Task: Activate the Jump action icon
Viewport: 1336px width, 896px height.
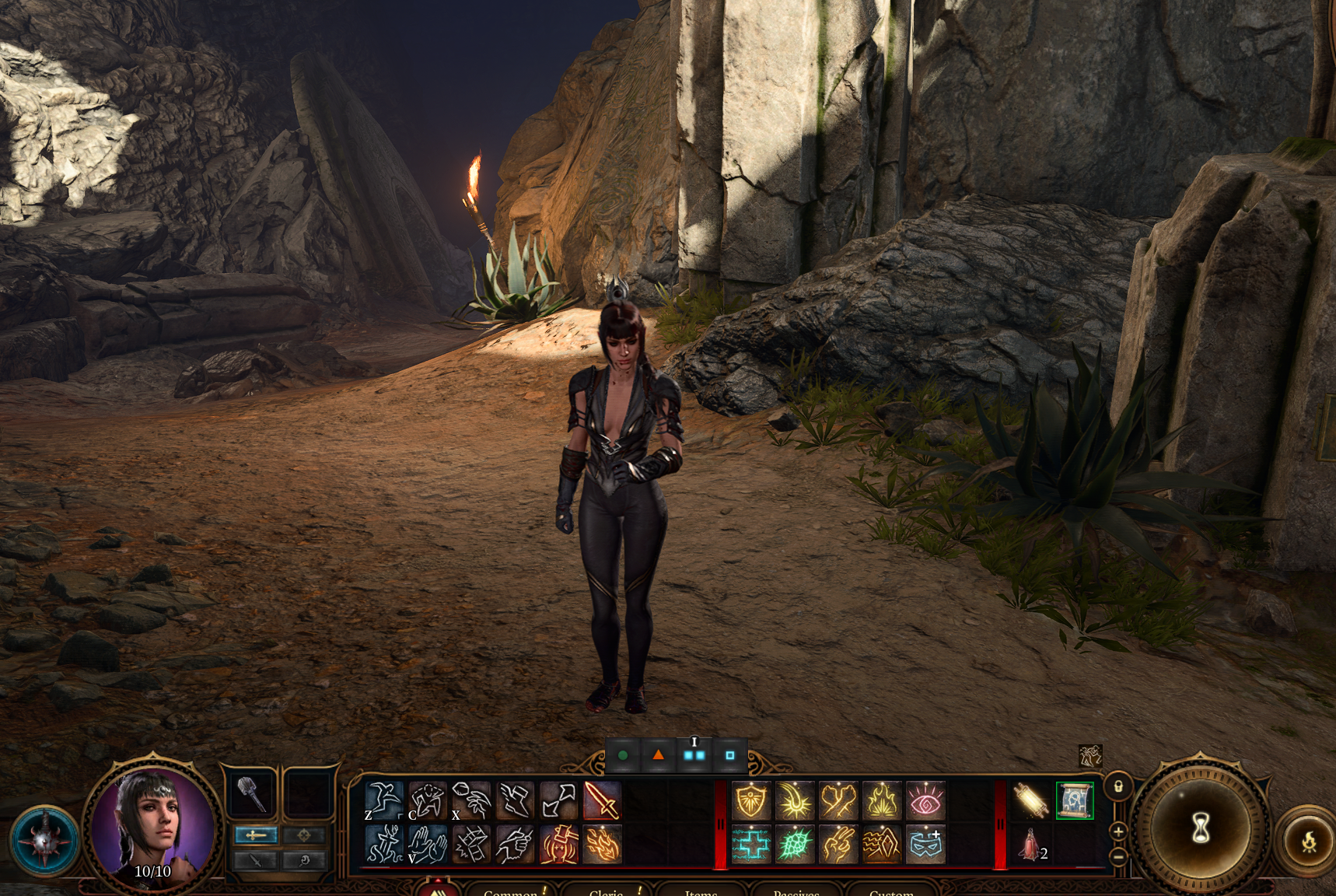Action: [x=384, y=800]
